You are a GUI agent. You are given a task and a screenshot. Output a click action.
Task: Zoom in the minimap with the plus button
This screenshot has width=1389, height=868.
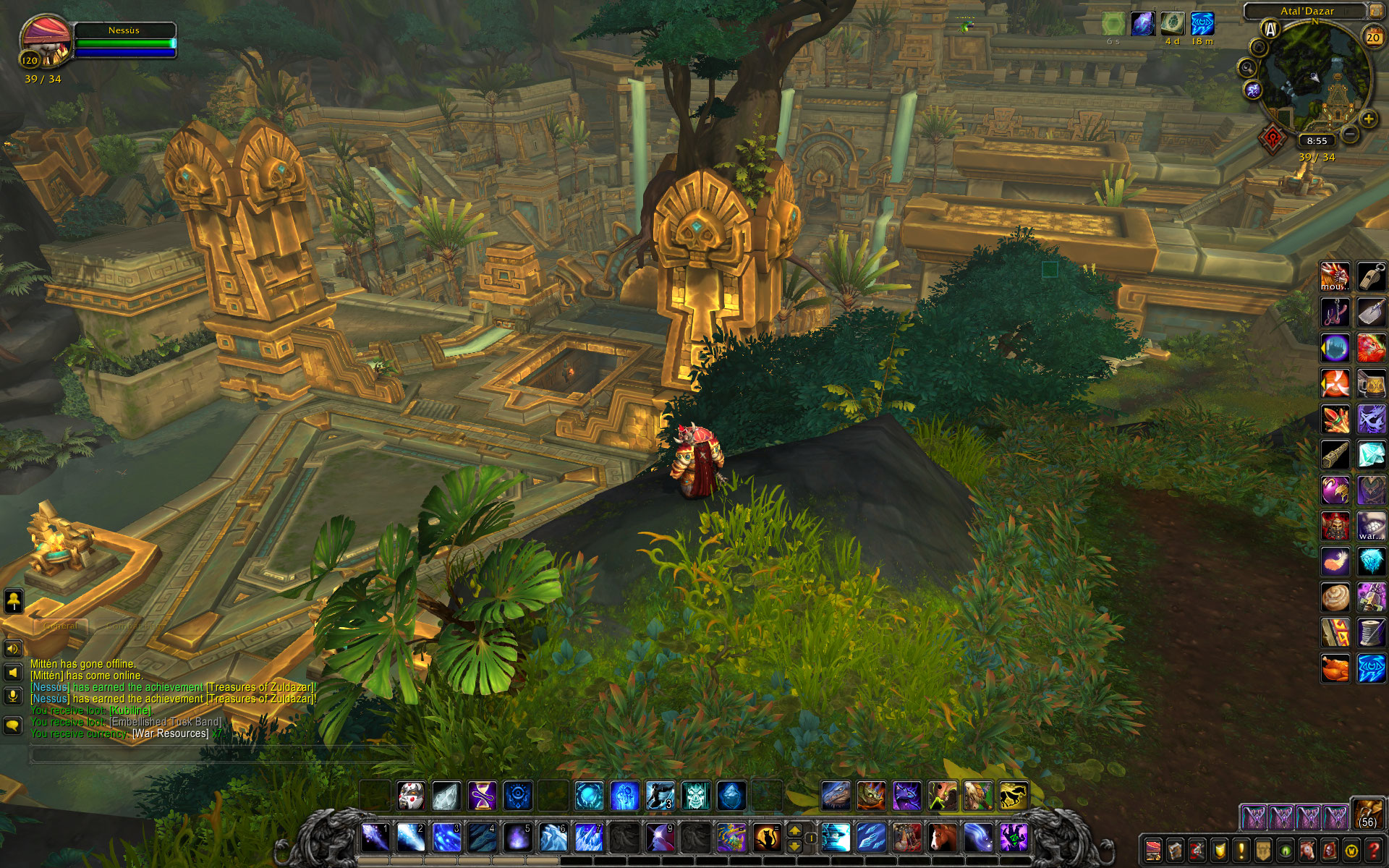point(1367,119)
